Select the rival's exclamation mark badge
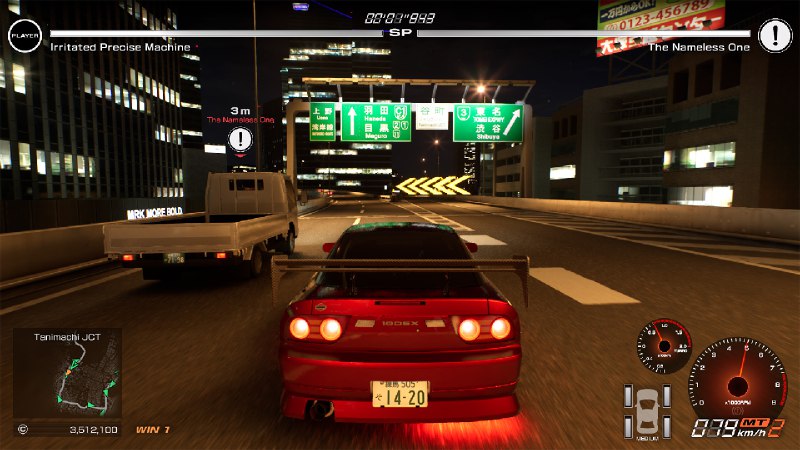 coord(774,36)
